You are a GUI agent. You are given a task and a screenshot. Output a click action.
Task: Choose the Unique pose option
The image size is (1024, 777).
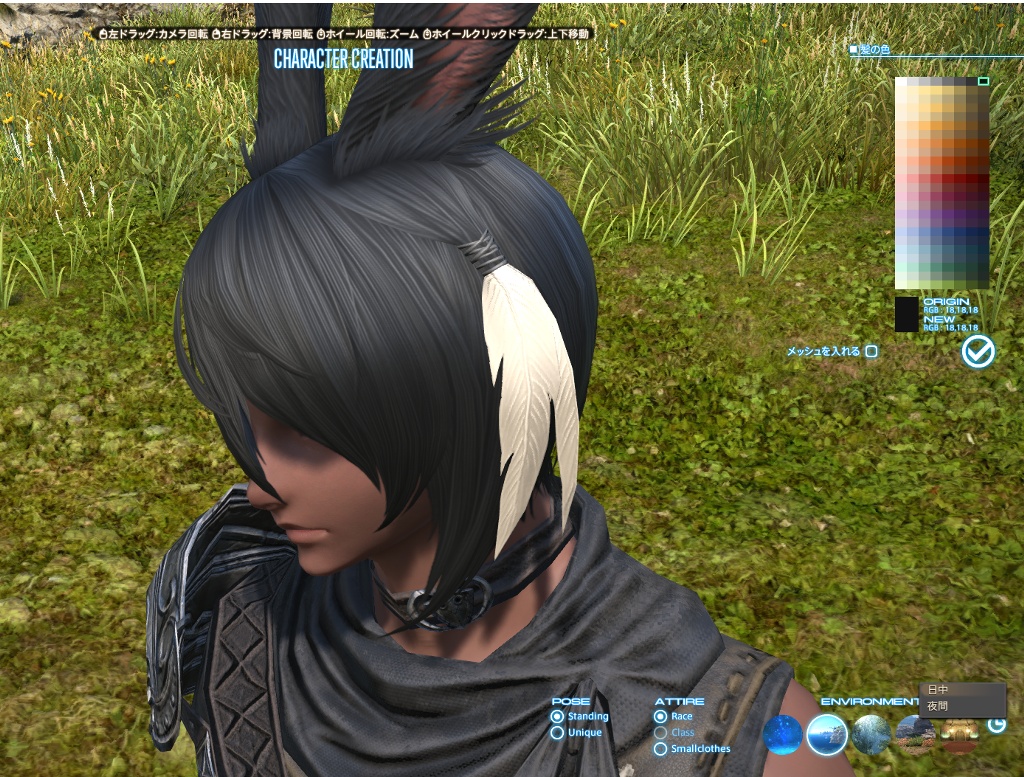(x=557, y=733)
